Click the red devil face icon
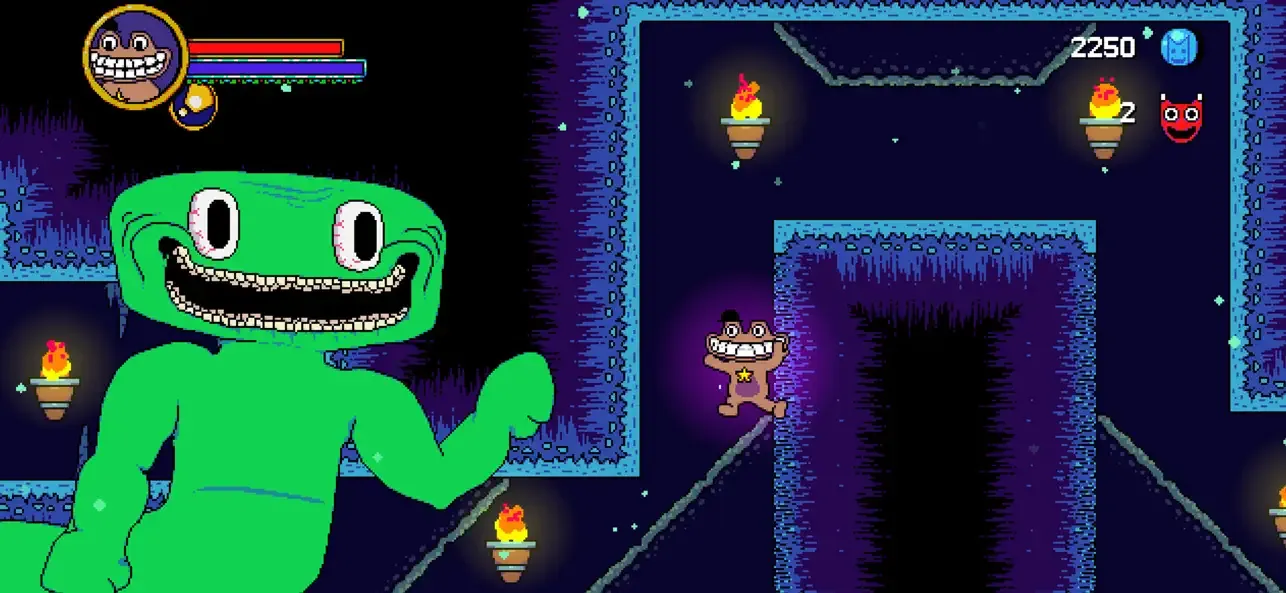Image resolution: width=1286 pixels, height=593 pixels. [x=1180, y=118]
